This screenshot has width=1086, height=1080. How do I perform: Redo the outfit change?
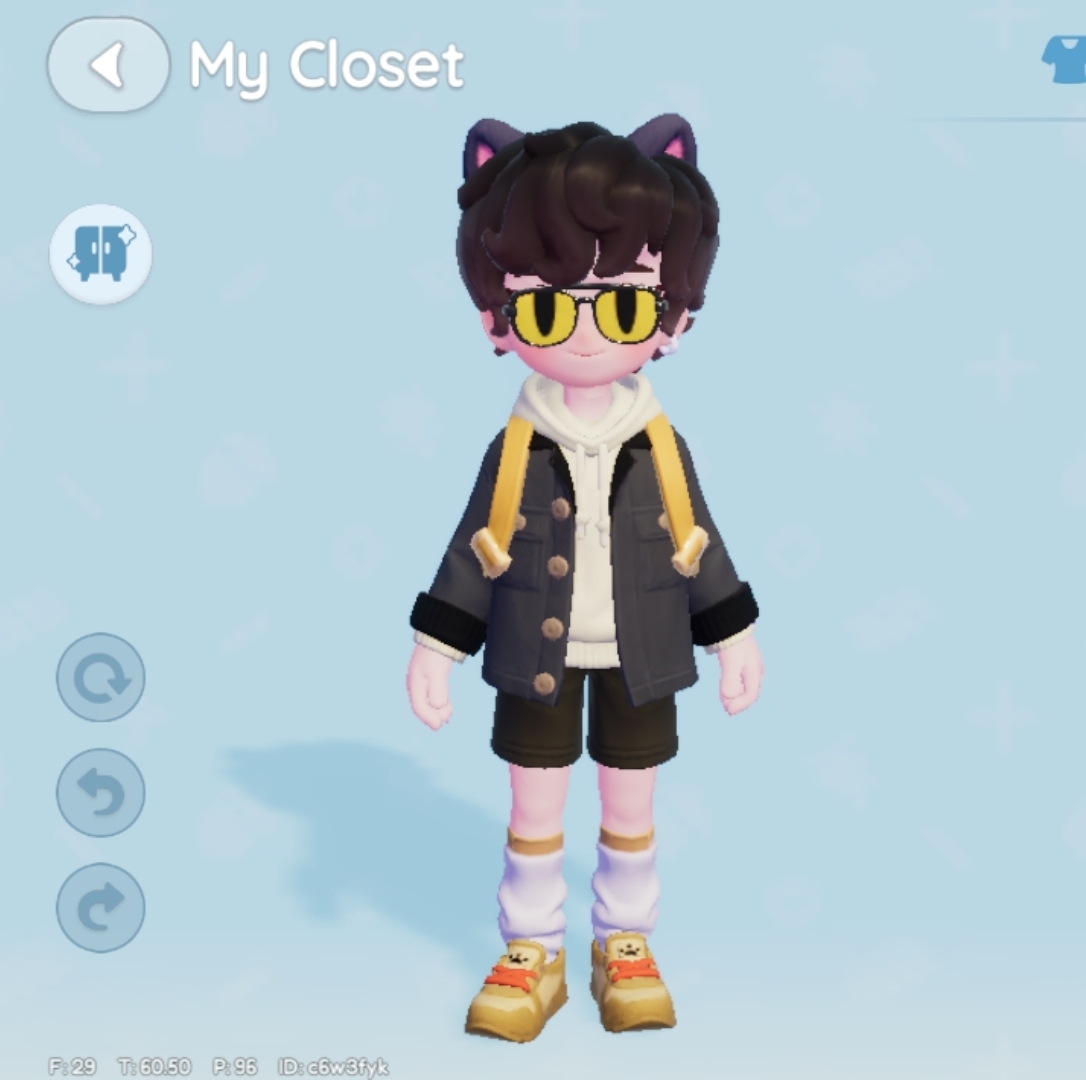pos(101,907)
